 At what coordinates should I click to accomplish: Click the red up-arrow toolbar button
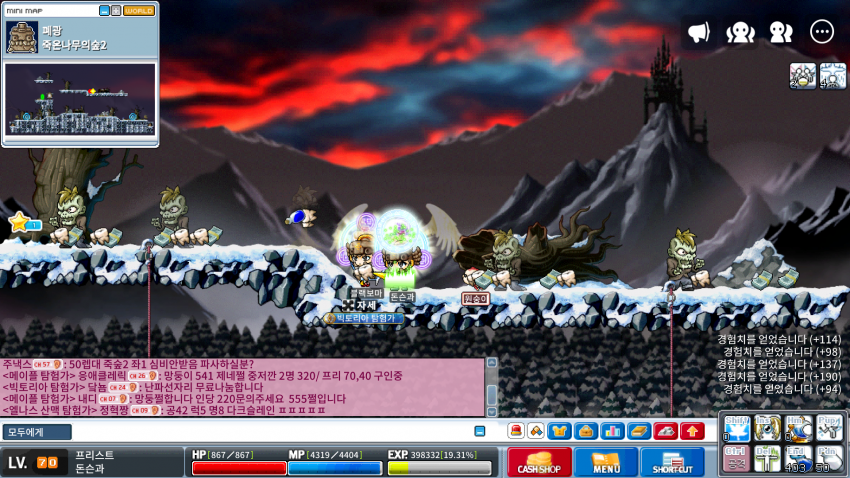click(691, 431)
